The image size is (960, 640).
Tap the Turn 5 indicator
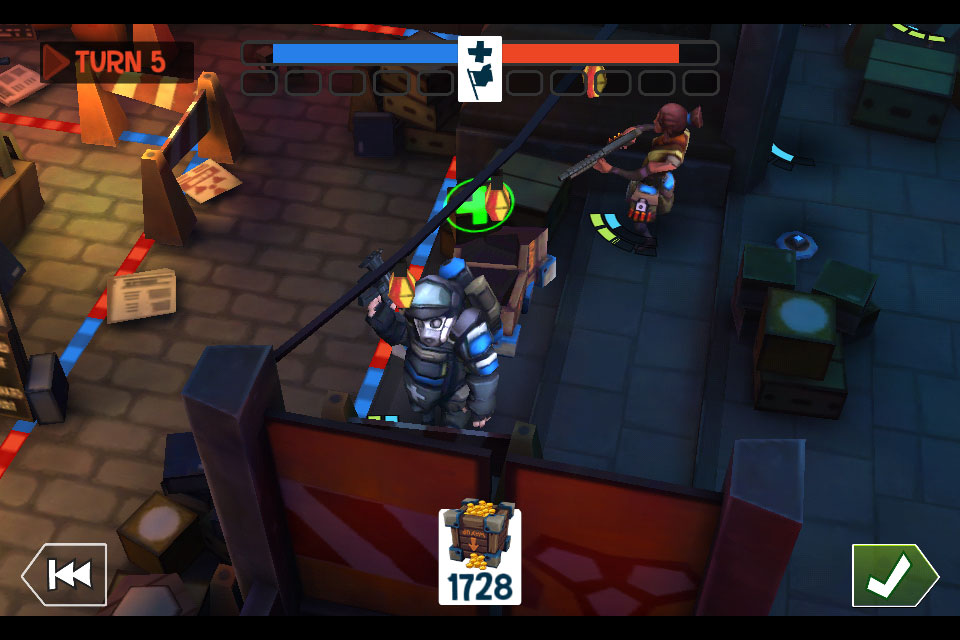(116, 62)
